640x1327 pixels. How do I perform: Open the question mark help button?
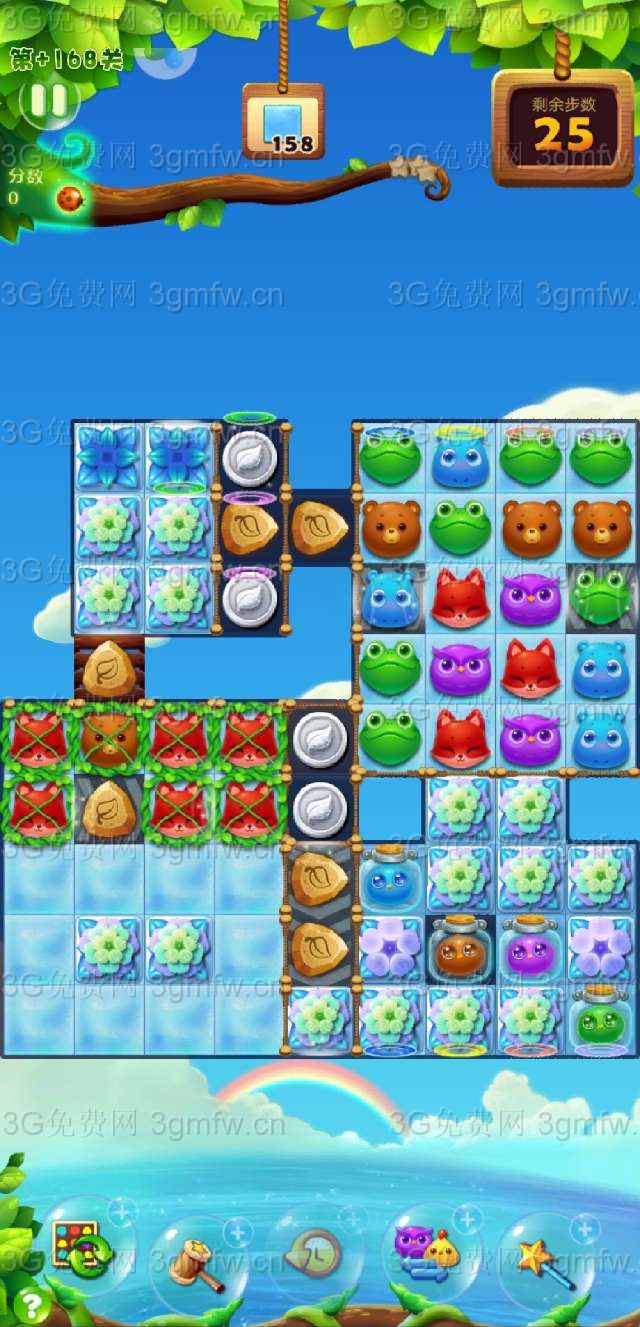pyautogui.click(x=32, y=1305)
